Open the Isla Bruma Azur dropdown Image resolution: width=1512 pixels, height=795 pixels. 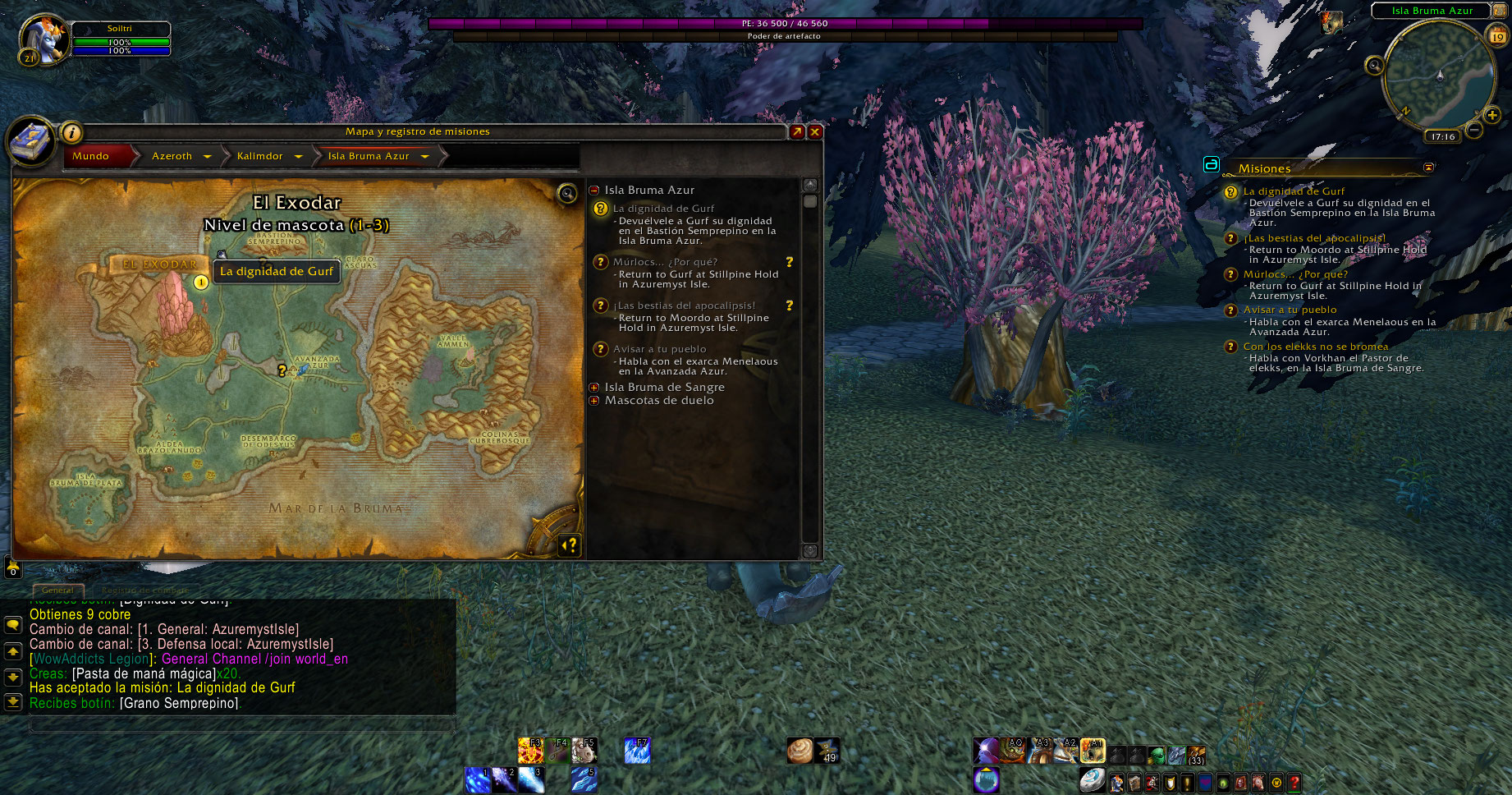(424, 156)
